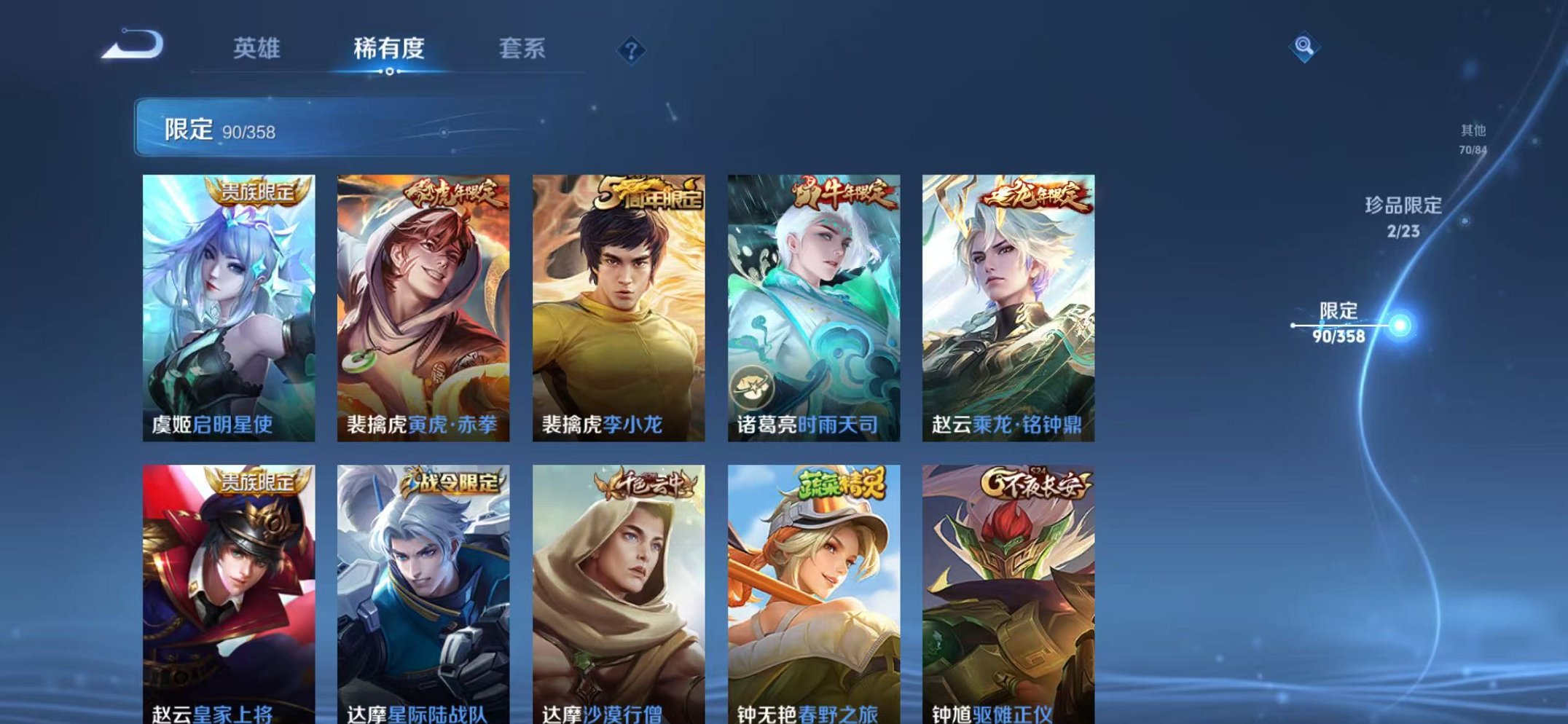Open 钟馗驱傩正仪 skin details

click(1011, 590)
